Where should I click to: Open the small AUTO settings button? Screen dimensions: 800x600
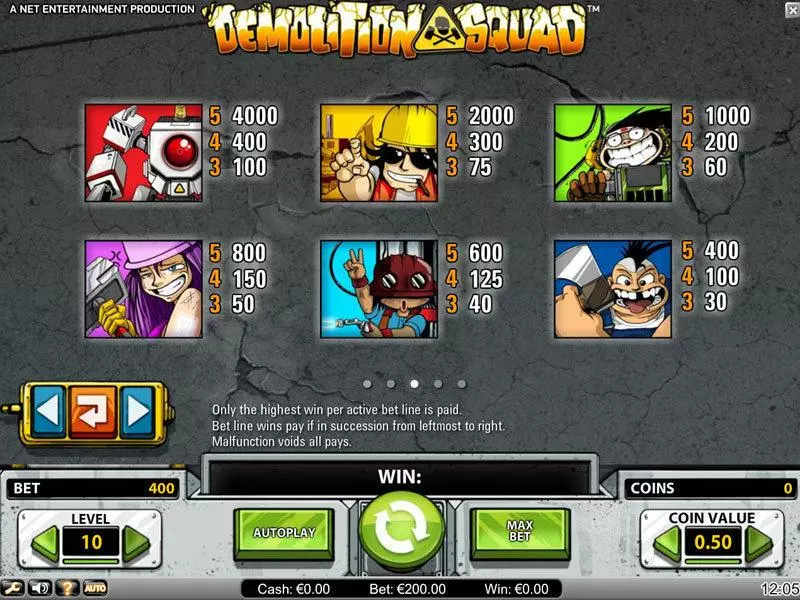coord(95,588)
